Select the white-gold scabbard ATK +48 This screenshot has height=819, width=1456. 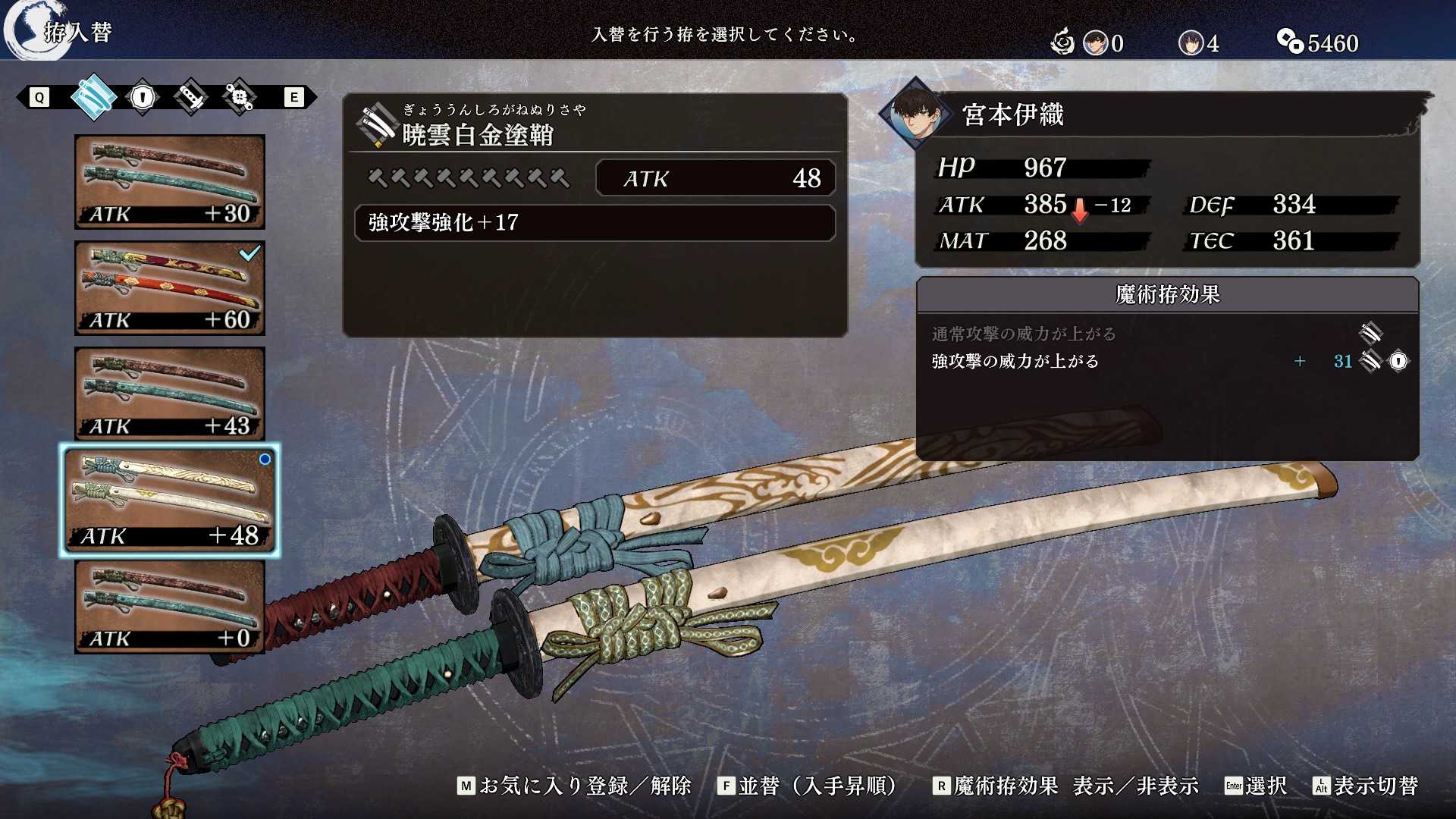coord(170,500)
